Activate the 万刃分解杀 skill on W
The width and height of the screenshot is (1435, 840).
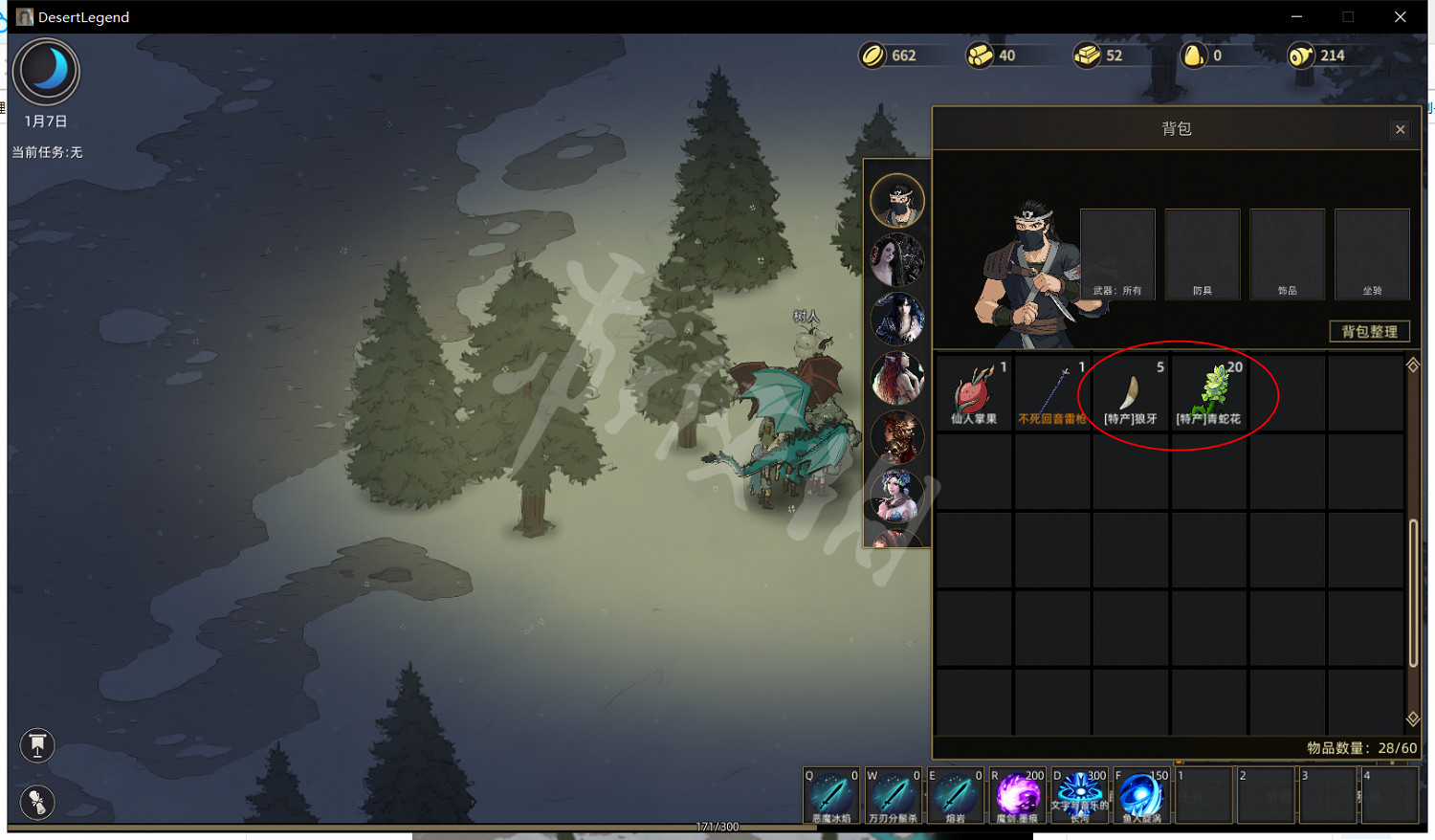[x=894, y=795]
